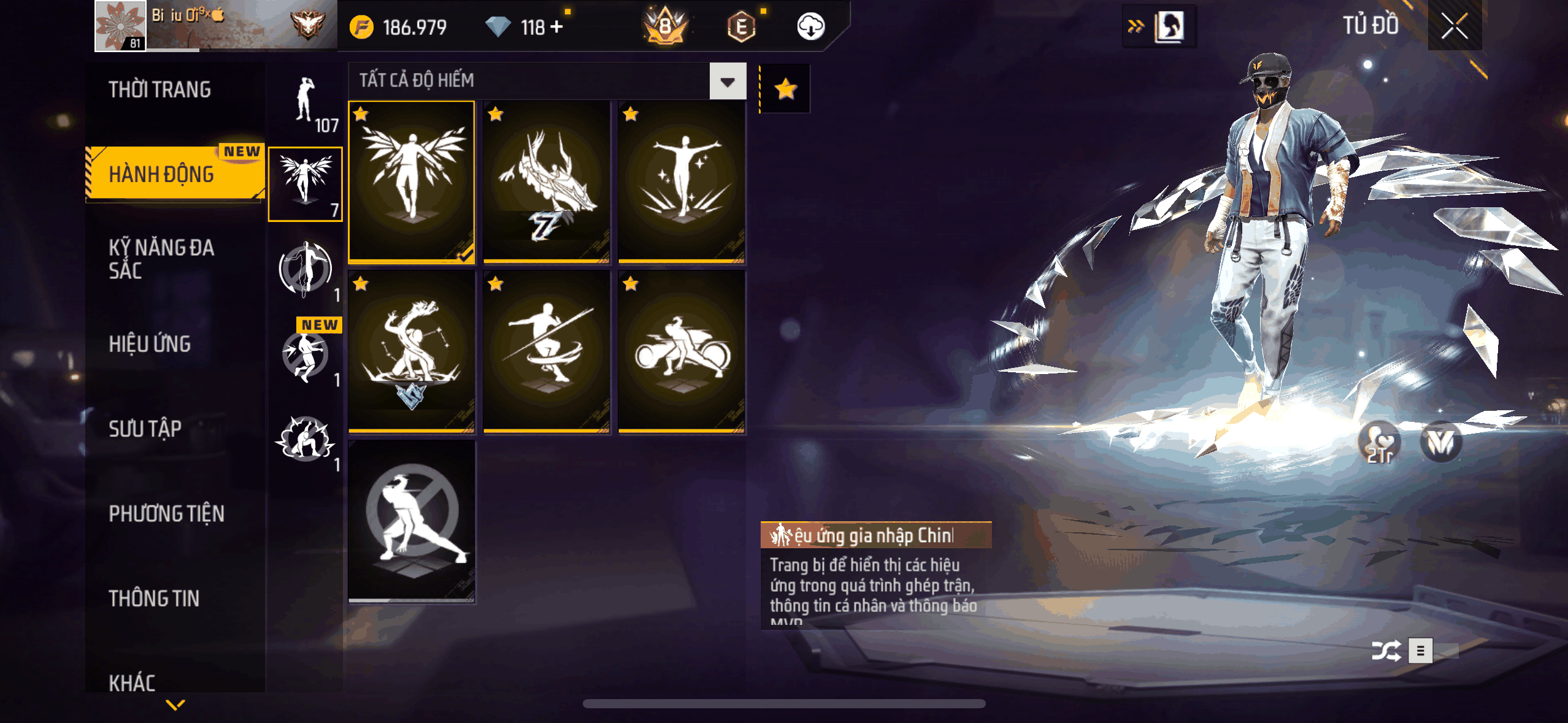1568x723 pixels.
Task: Add diamonds with the plus button
Action: coord(556,27)
